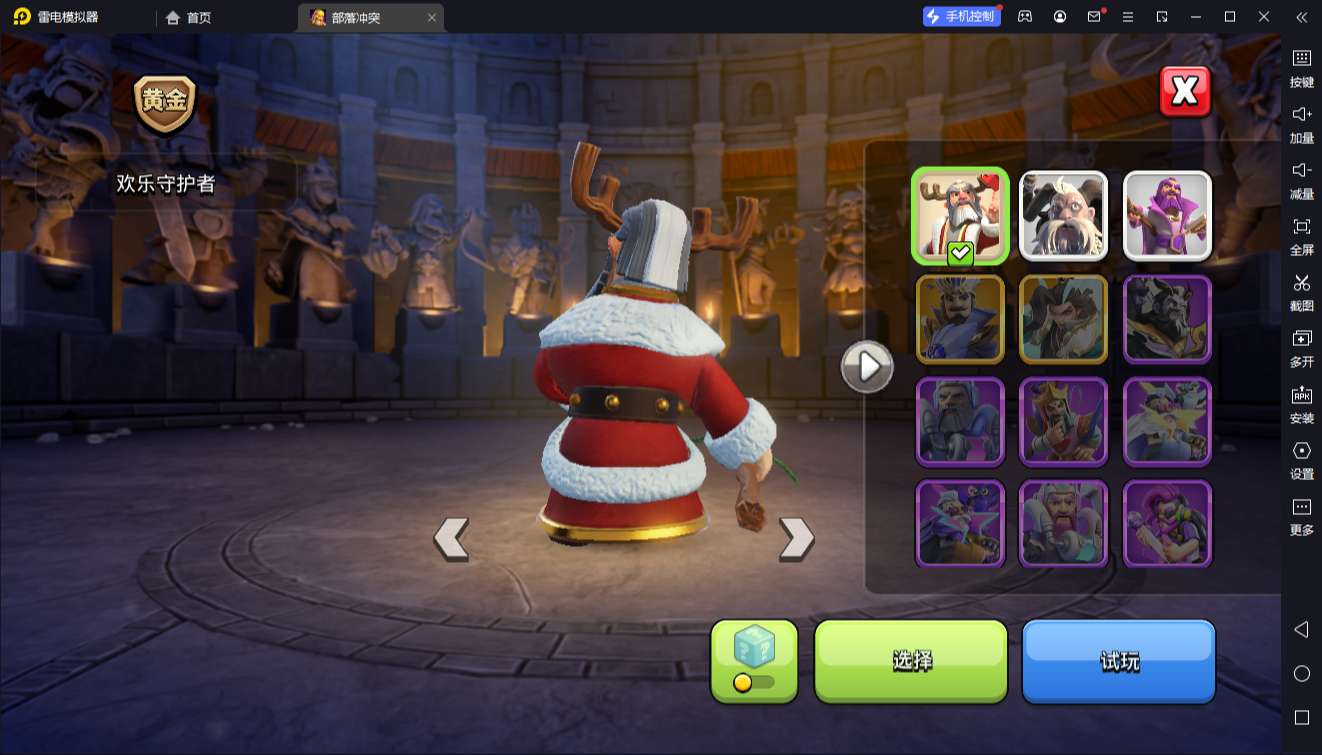Select the pink-haired singer warden skin
Viewport: 1322px width, 755px height.
point(1167,524)
